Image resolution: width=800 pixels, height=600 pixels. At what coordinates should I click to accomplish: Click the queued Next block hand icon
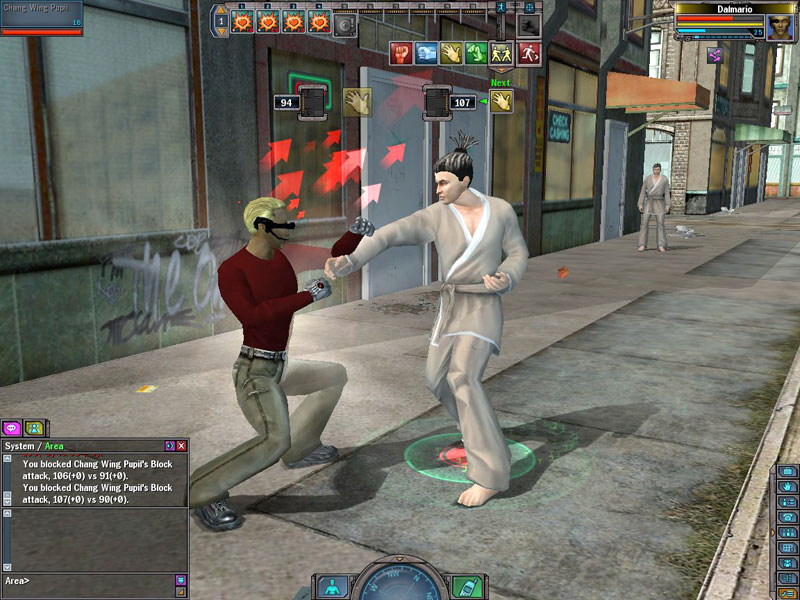(501, 101)
